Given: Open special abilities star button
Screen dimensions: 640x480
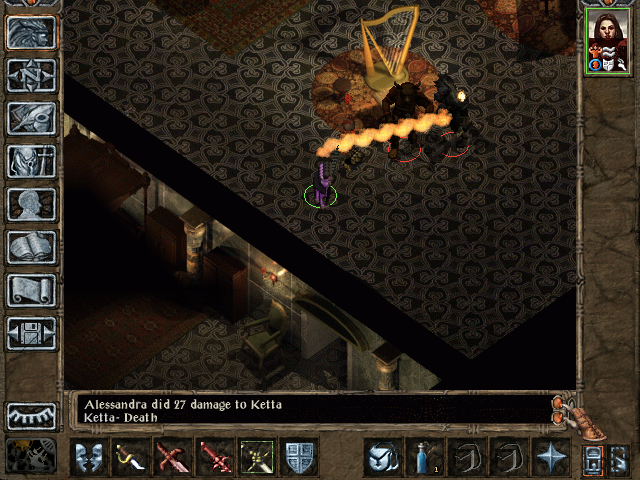Looking at the screenshot, I should pyautogui.click(x=551, y=457).
